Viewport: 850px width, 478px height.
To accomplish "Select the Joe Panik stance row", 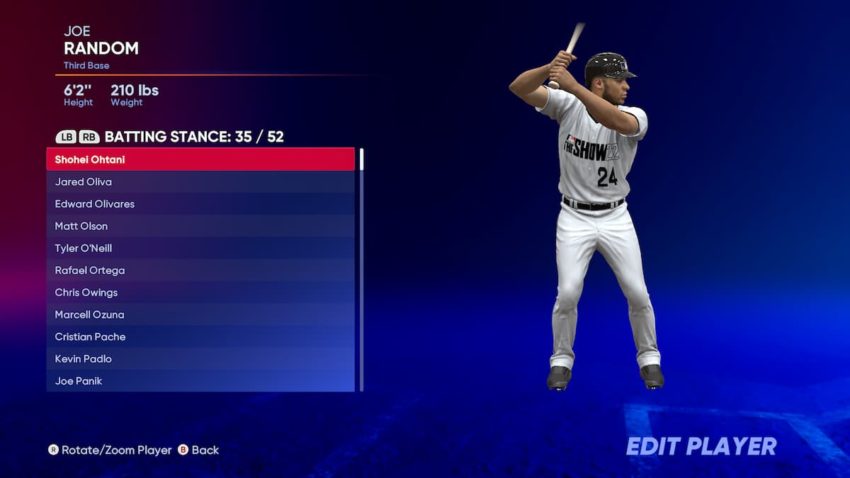I will point(200,381).
